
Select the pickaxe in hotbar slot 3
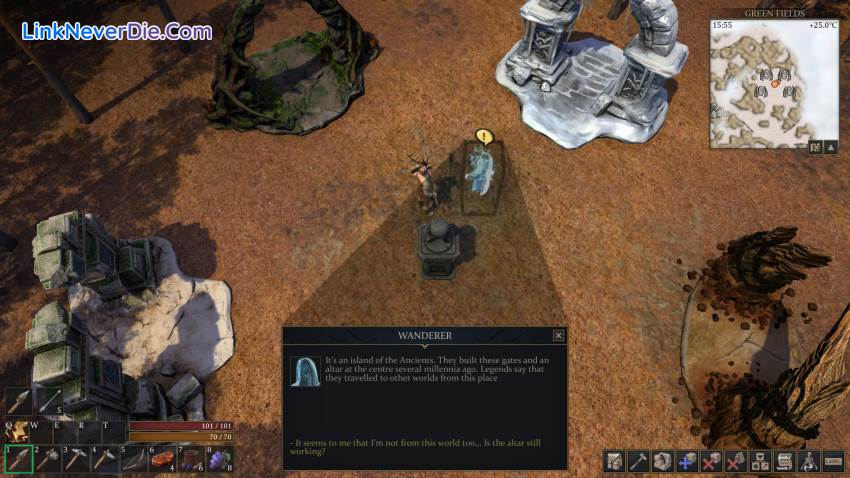pyautogui.click(x=75, y=458)
